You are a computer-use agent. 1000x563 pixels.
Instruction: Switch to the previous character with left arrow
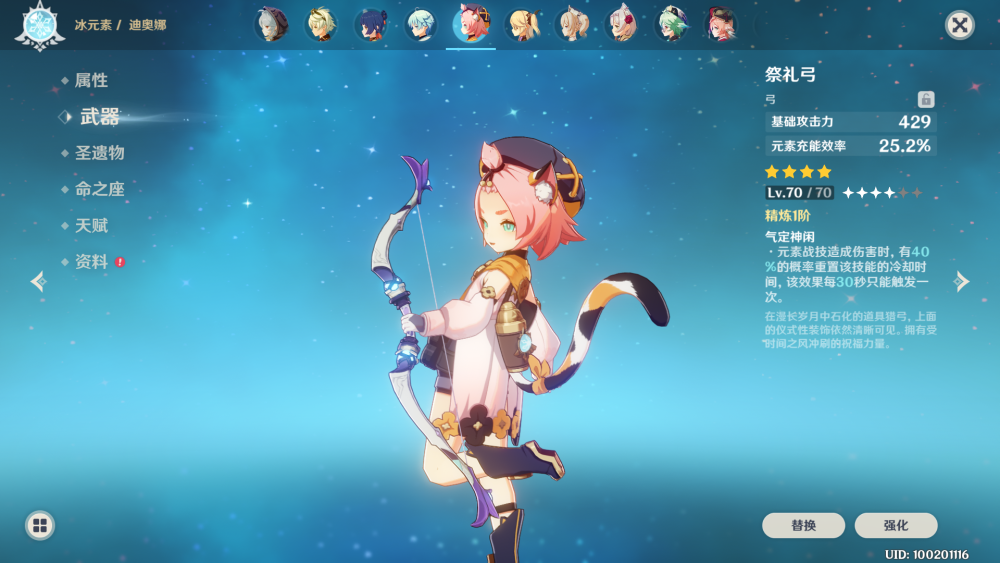(x=38, y=281)
